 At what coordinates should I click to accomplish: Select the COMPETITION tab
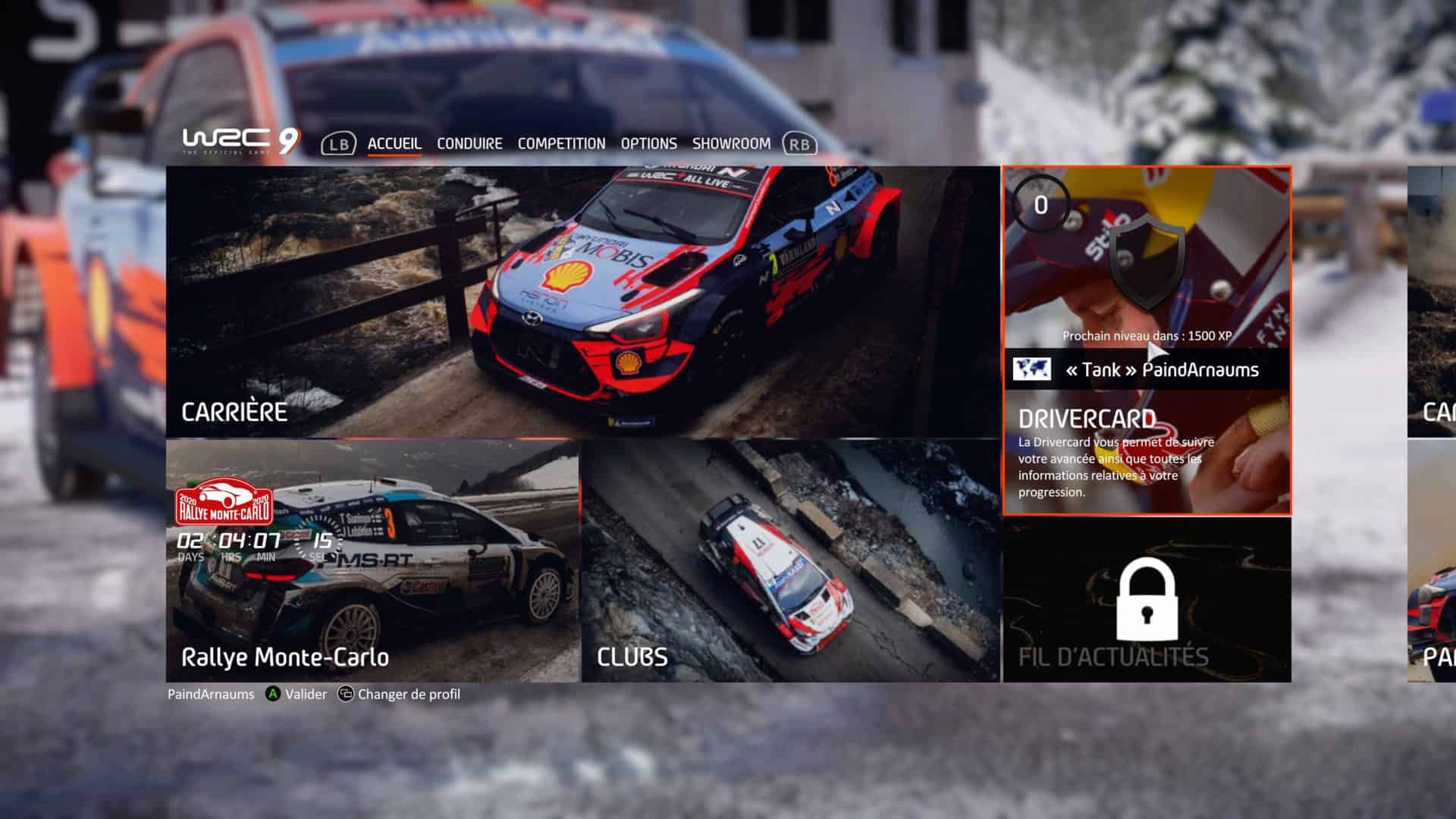click(561, 143)
